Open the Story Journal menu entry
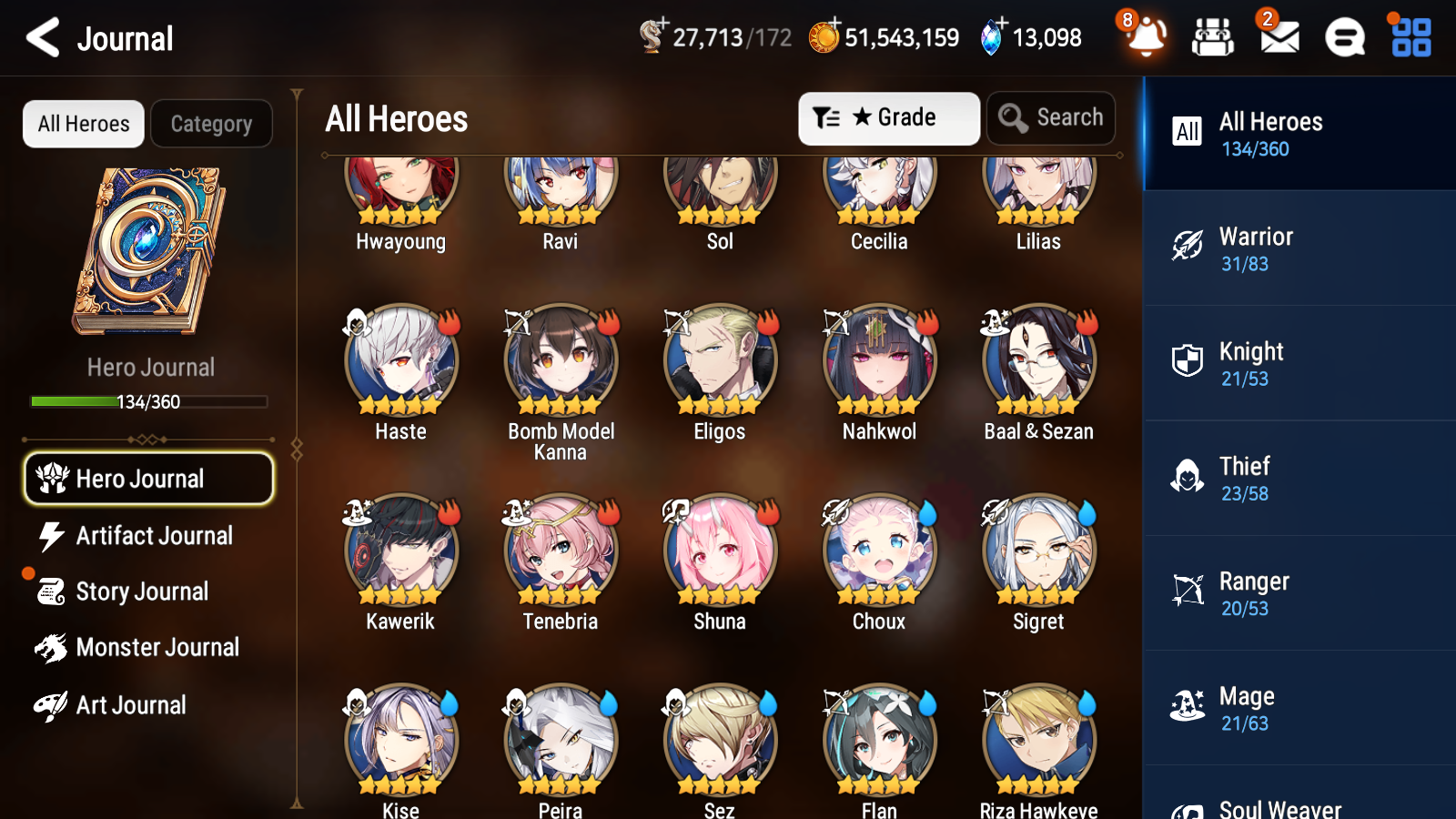Image resolution: width=1456 pixels, height=819 pixels. click(143, 591)
